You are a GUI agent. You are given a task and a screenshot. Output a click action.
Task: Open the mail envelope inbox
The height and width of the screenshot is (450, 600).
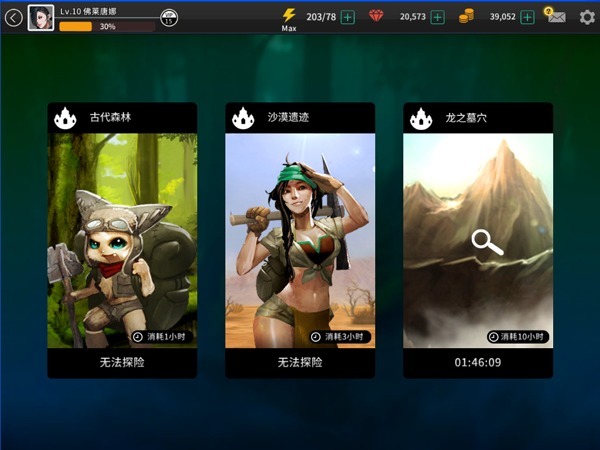pyautogui.click(x=555, y=17)
